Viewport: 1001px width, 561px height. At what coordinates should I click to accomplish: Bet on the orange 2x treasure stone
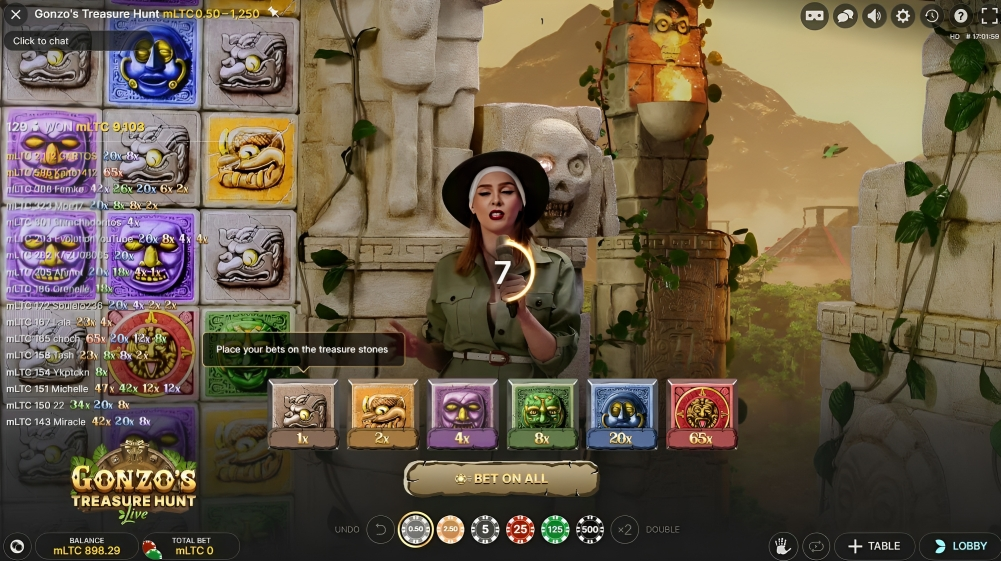[382, 413]
